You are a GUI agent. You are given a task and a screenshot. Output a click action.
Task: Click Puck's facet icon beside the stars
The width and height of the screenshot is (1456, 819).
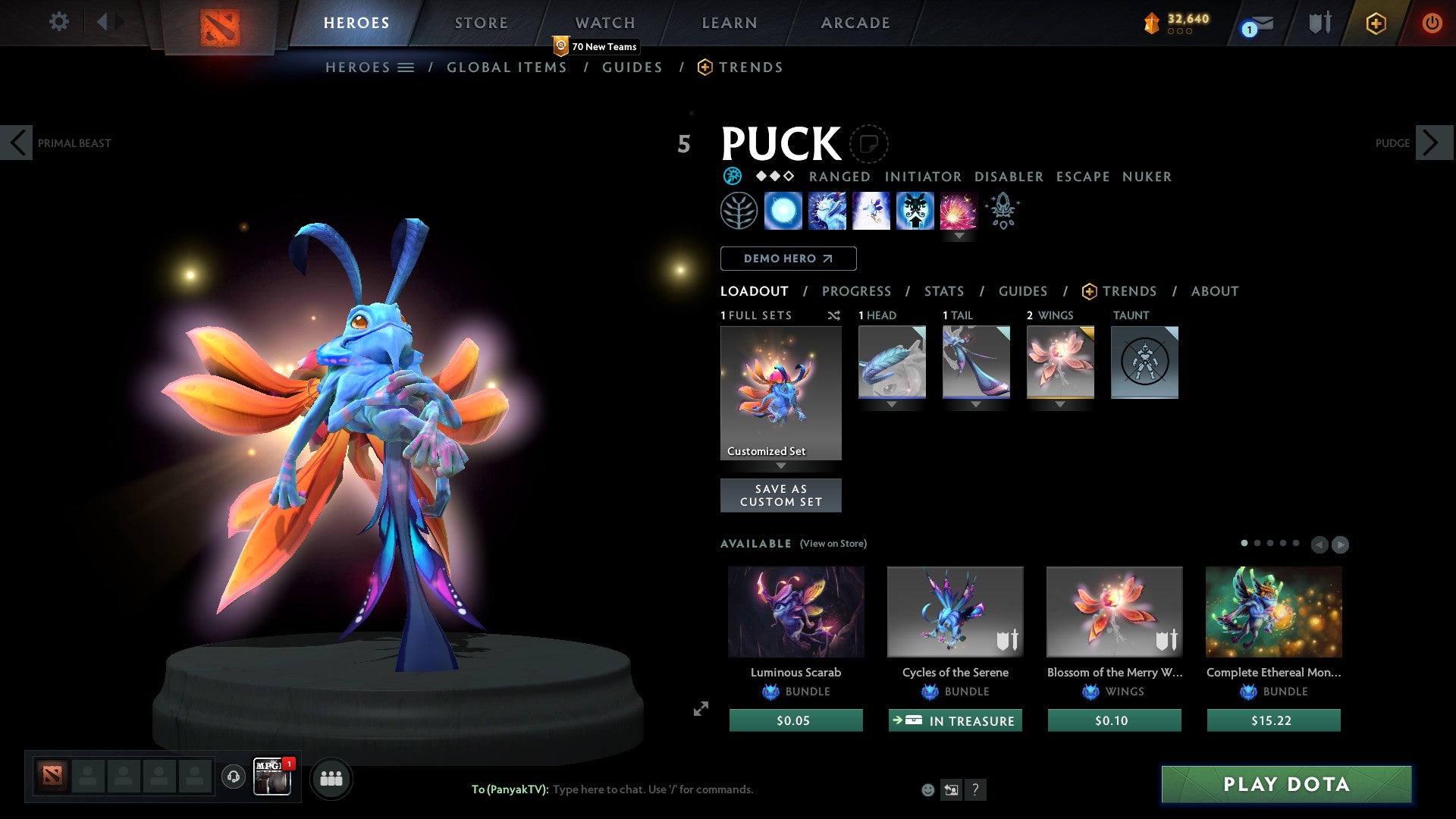[x=733, y=176]
